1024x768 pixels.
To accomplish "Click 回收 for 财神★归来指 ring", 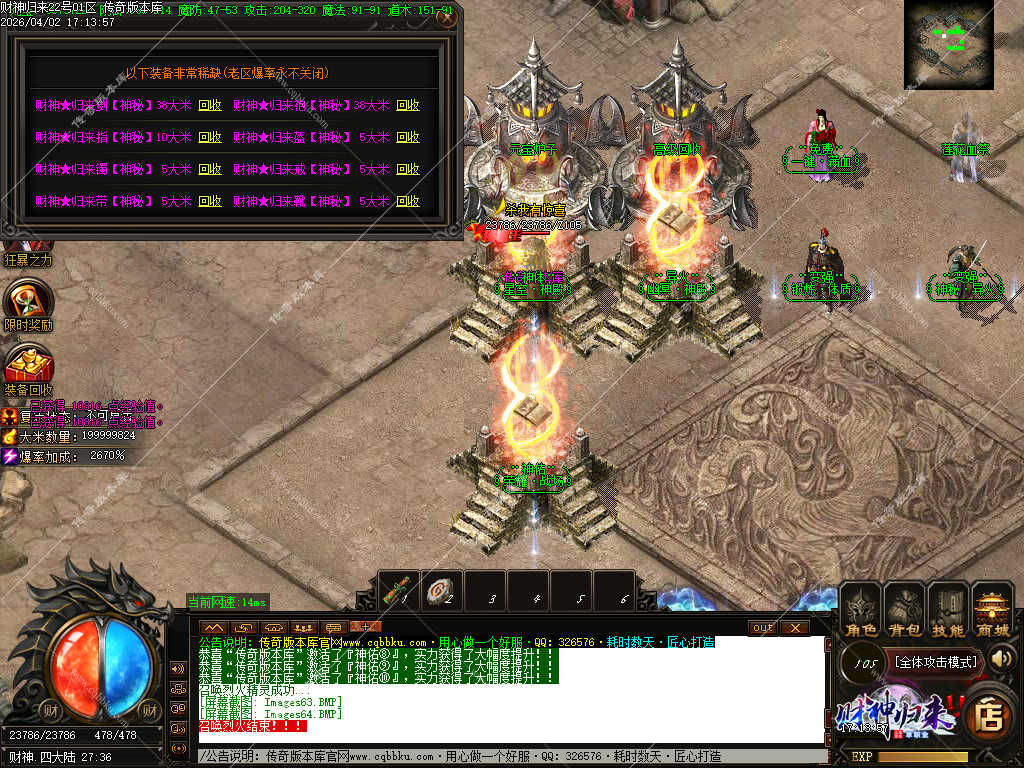I will point(210,137).
